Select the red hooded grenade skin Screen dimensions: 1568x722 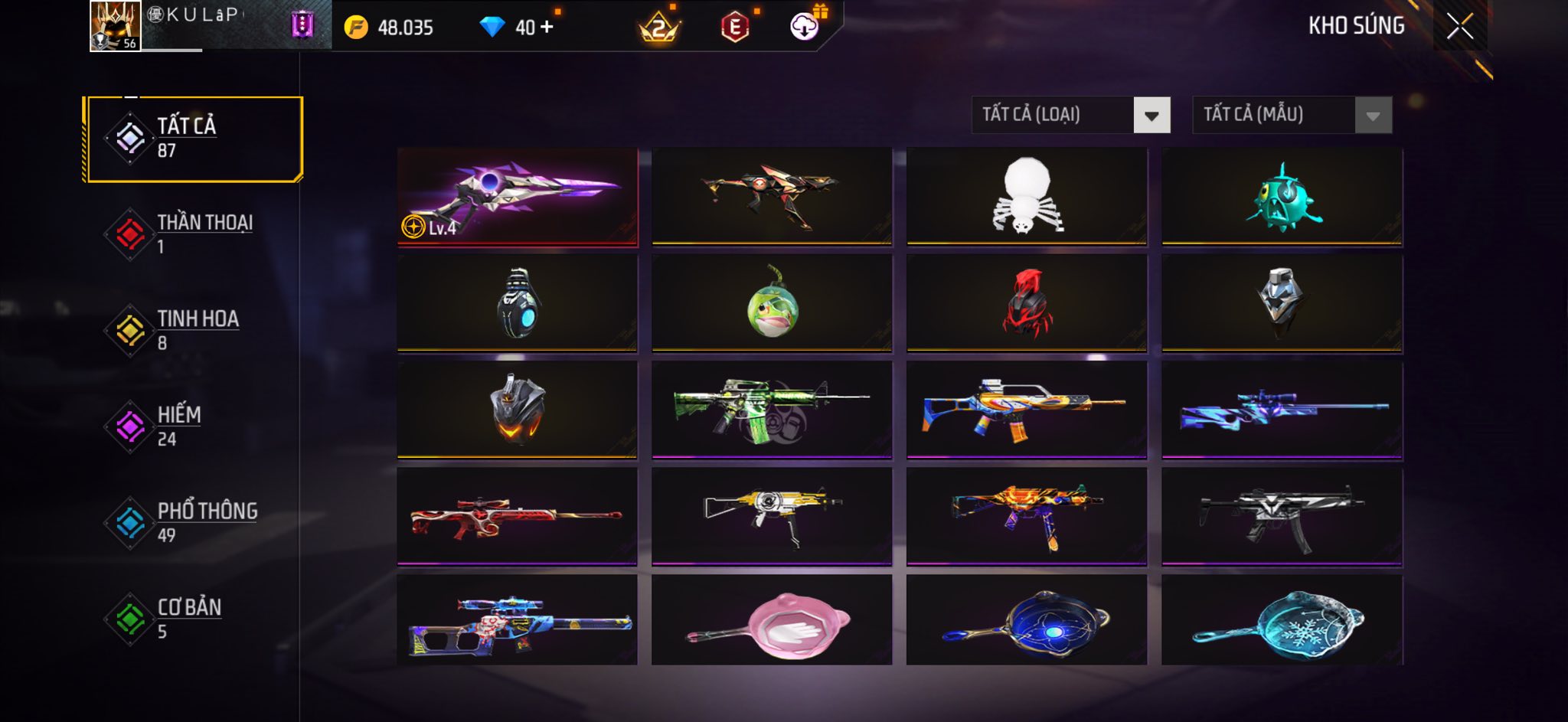tap(1027, 303)
